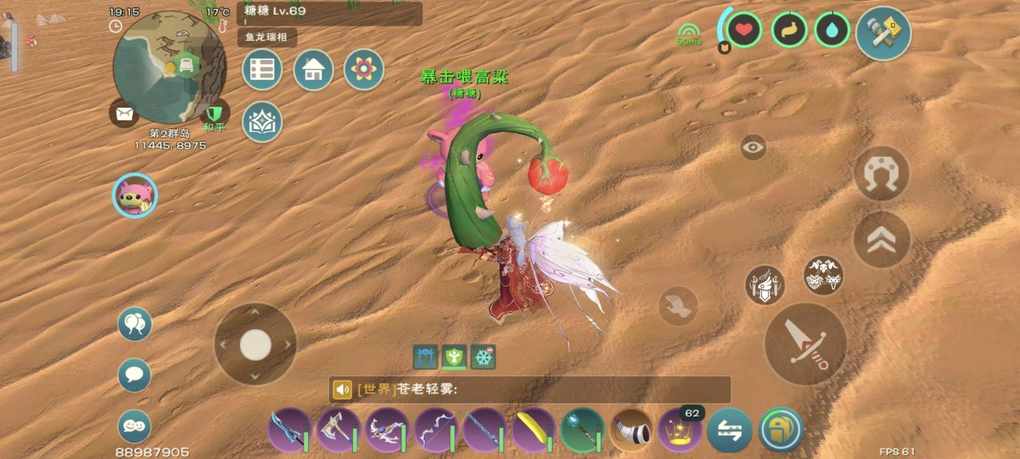This screenshot has width=1020, height=459.
Task: Toggle the green shield peace mode
Action: [x=214, y=113]
